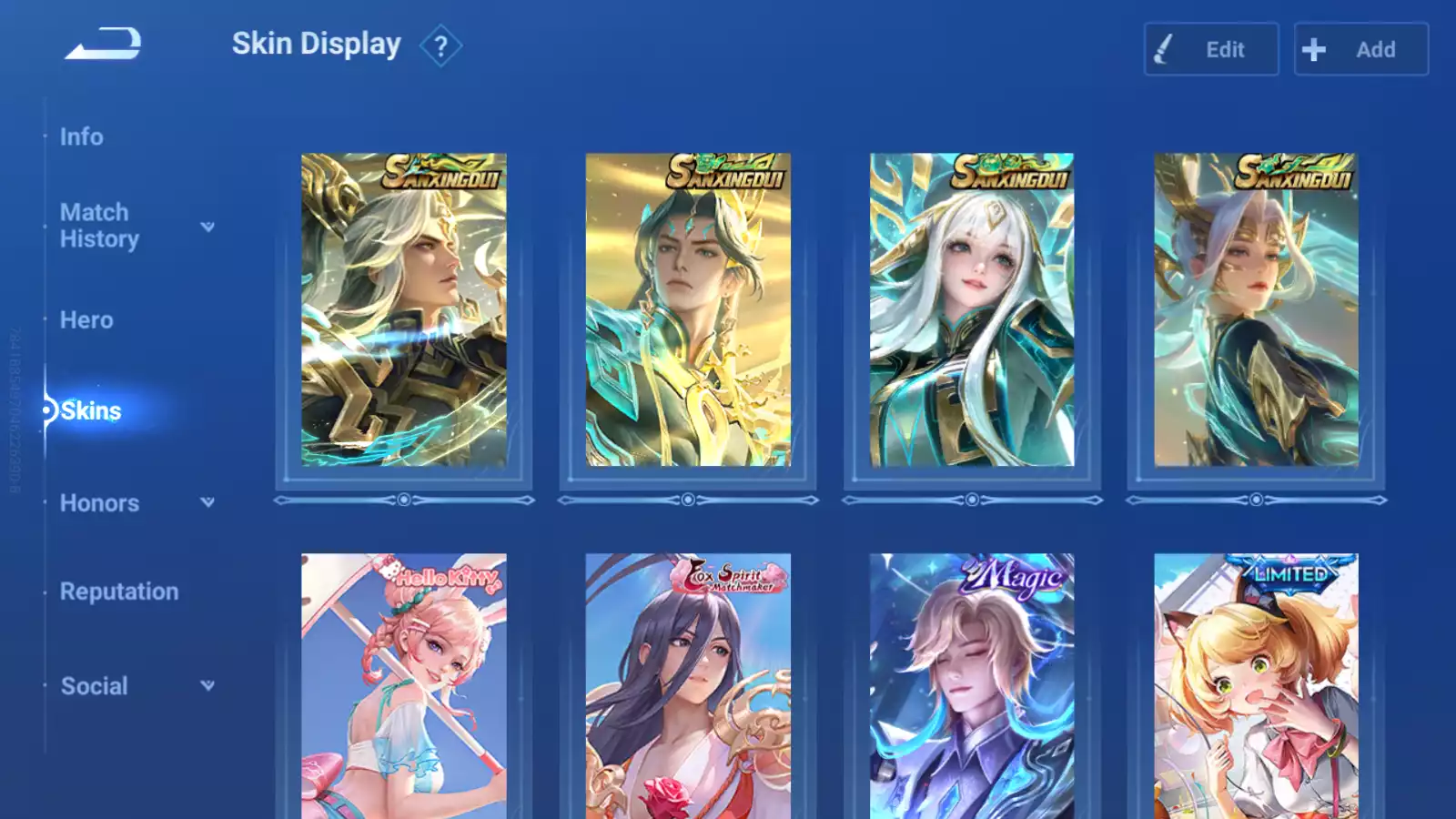This screenshot has height=819, width=1456.
Task: Switch to the Info tab
Action: [x=82, y=136]
